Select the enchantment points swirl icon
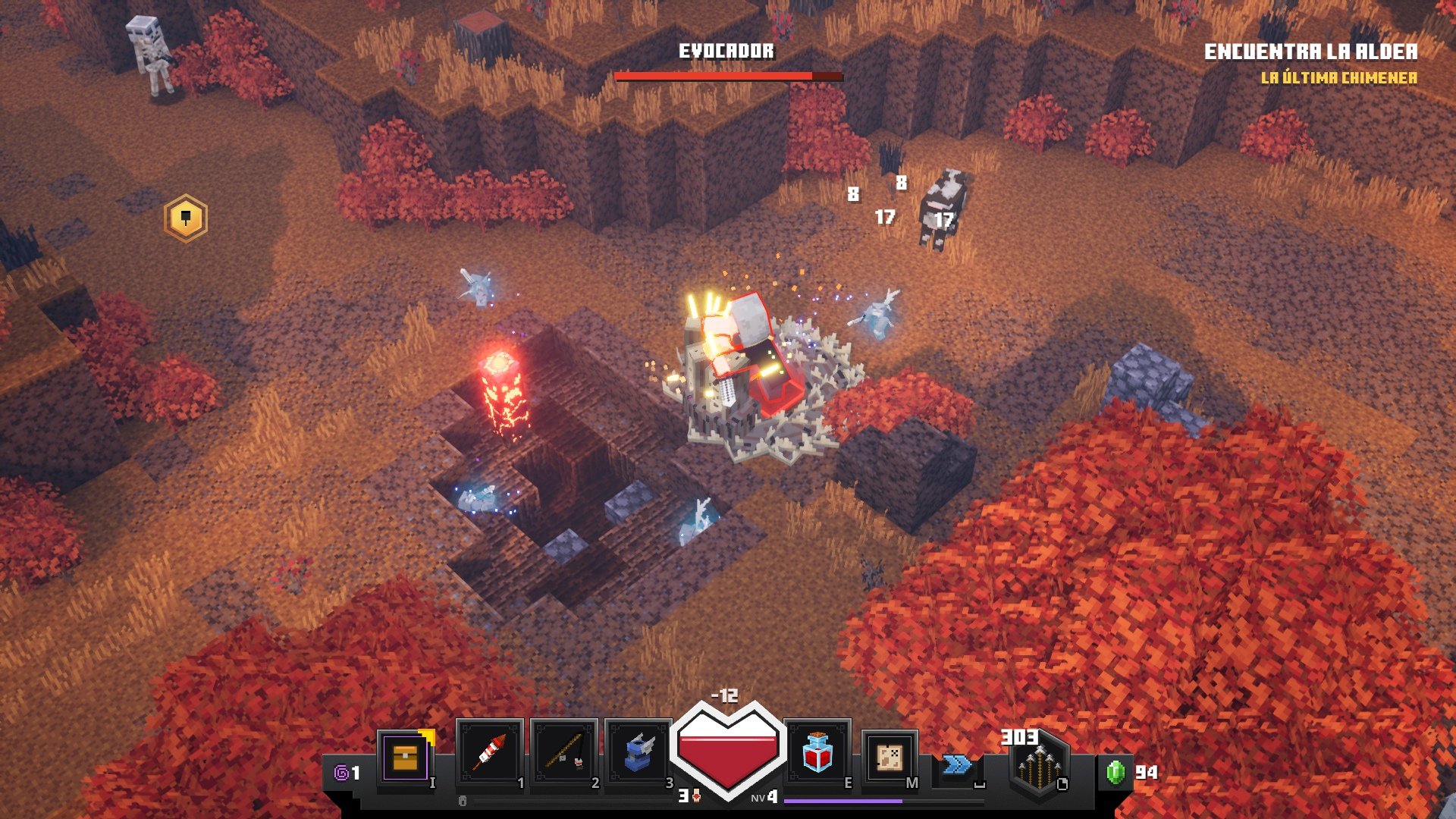This screenshot has height=819, width=1456. coord(343,772)
